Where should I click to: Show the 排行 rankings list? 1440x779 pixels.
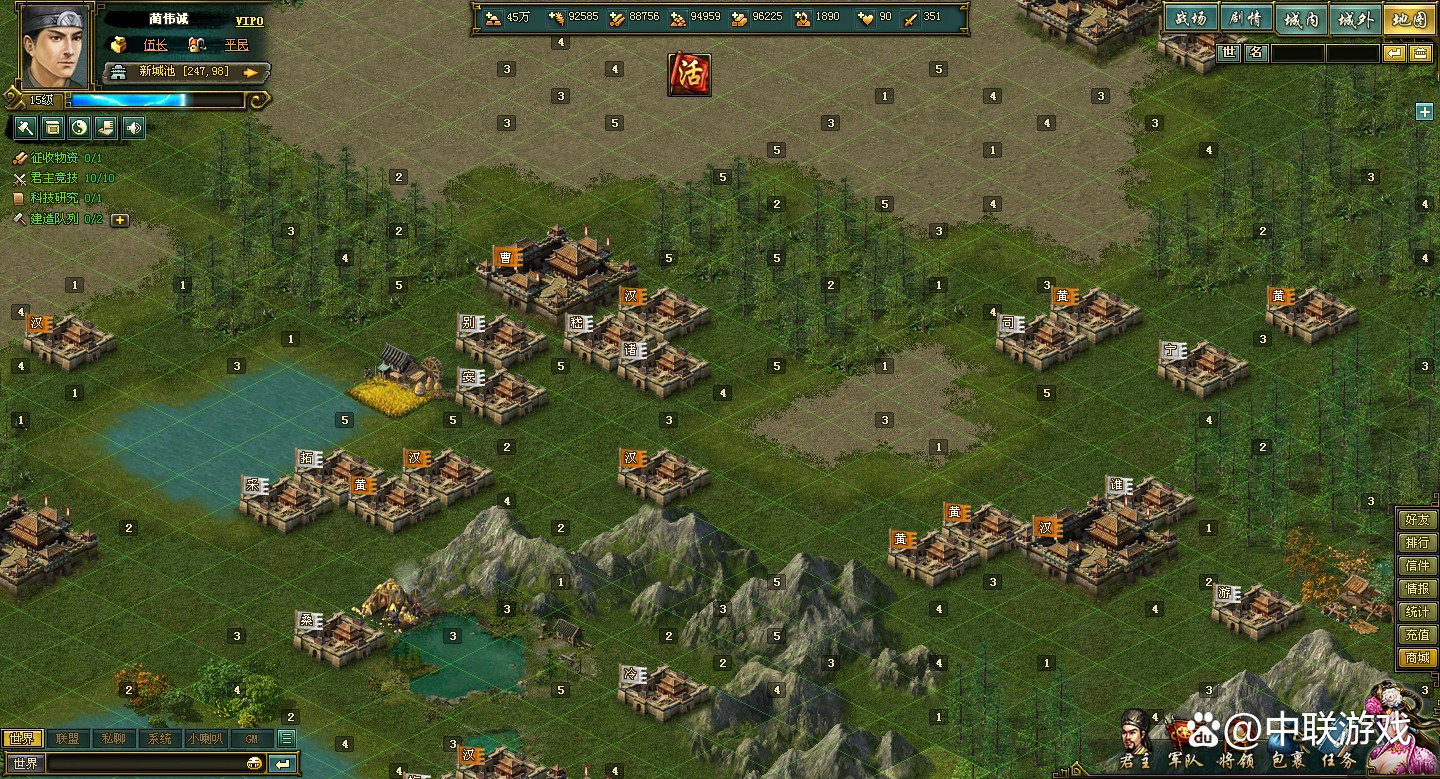(1417, 543)
